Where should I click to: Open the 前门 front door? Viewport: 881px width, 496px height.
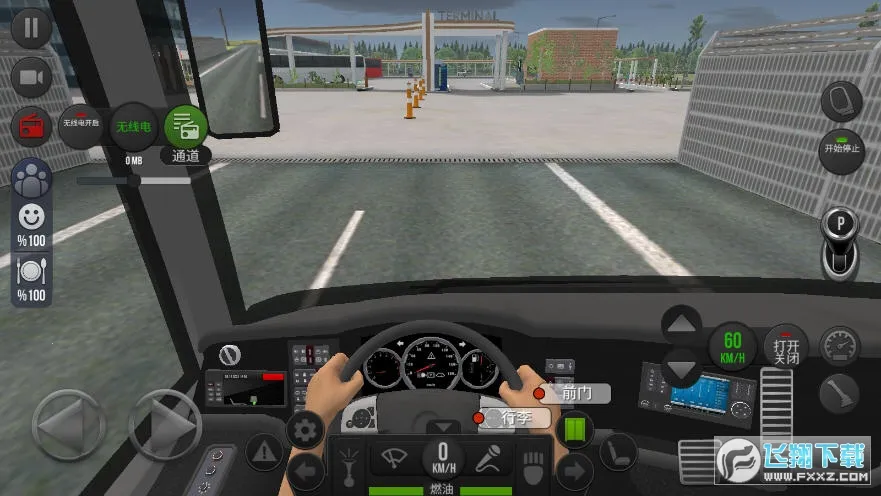tap(574, 393)
